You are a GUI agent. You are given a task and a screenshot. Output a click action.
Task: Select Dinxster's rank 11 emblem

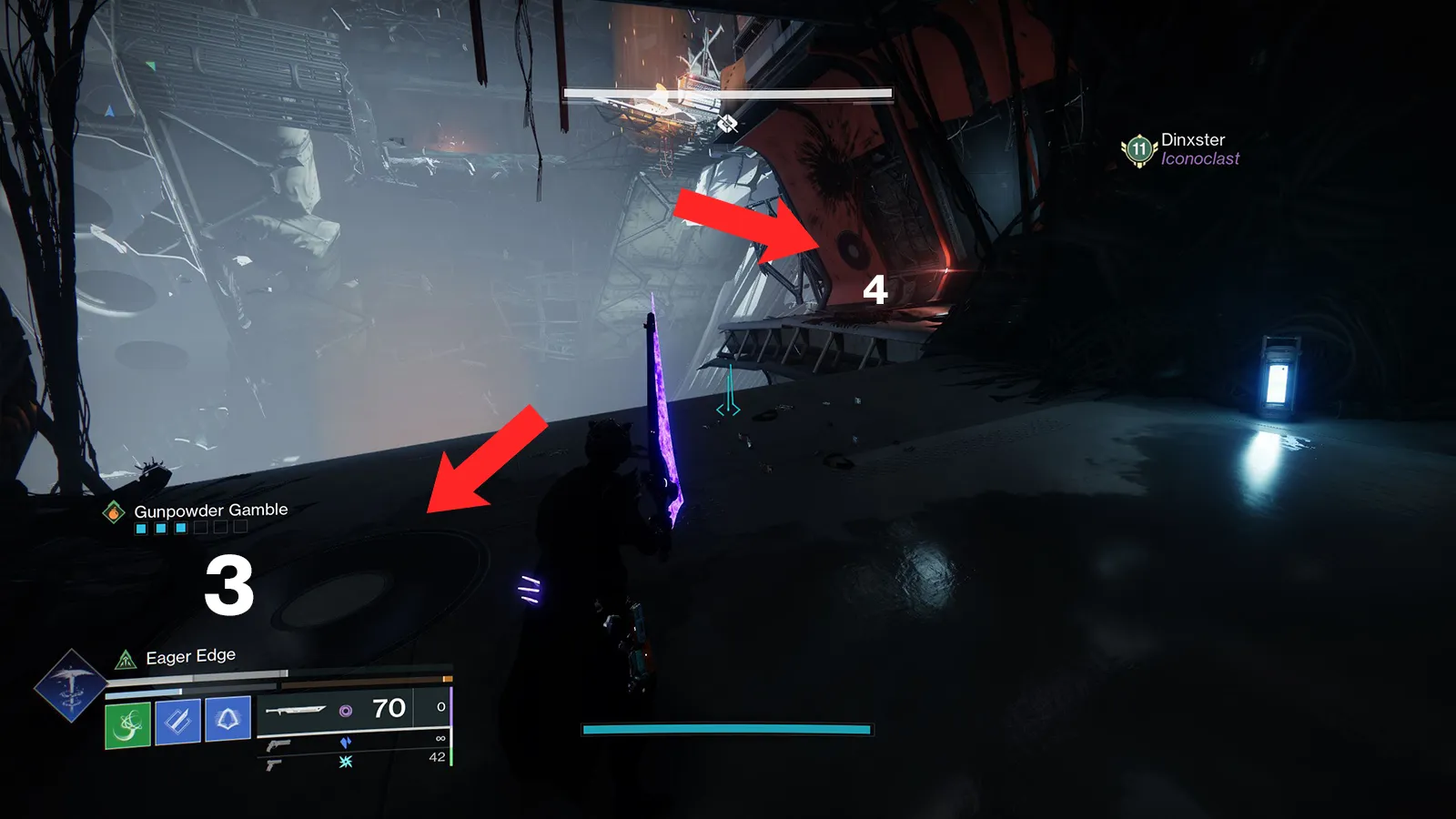[1138, 149]
